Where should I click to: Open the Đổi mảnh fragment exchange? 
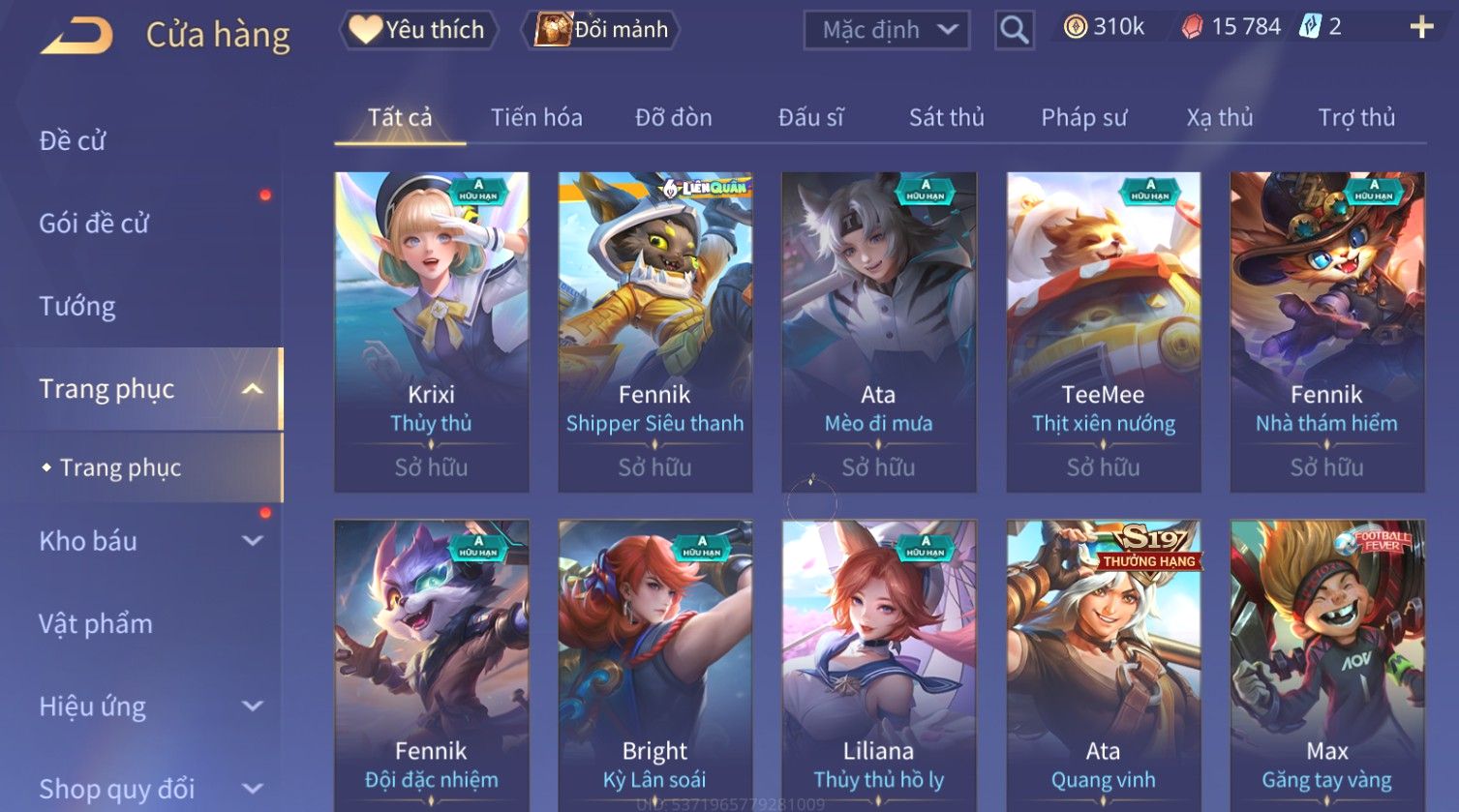[x=602, y=30]
